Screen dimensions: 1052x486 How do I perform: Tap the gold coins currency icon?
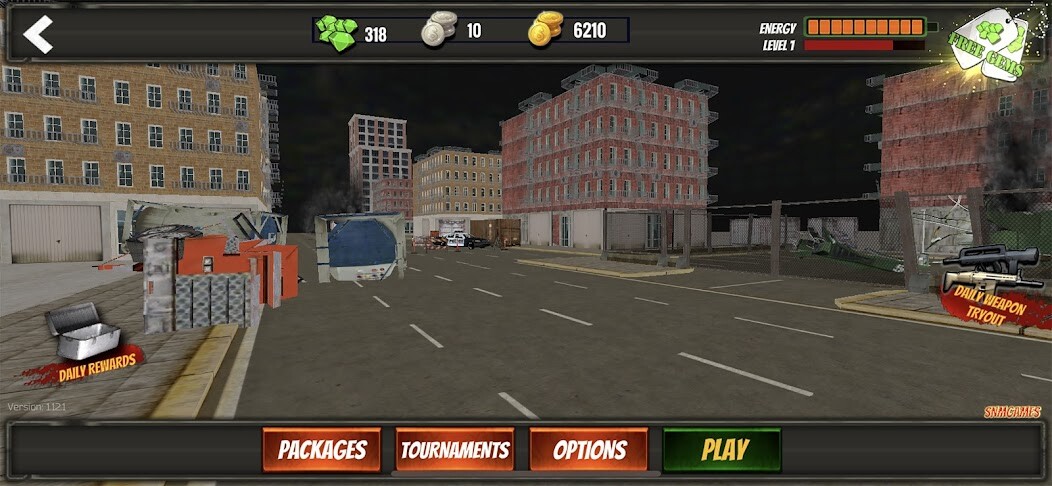click(x=546, y=30)
